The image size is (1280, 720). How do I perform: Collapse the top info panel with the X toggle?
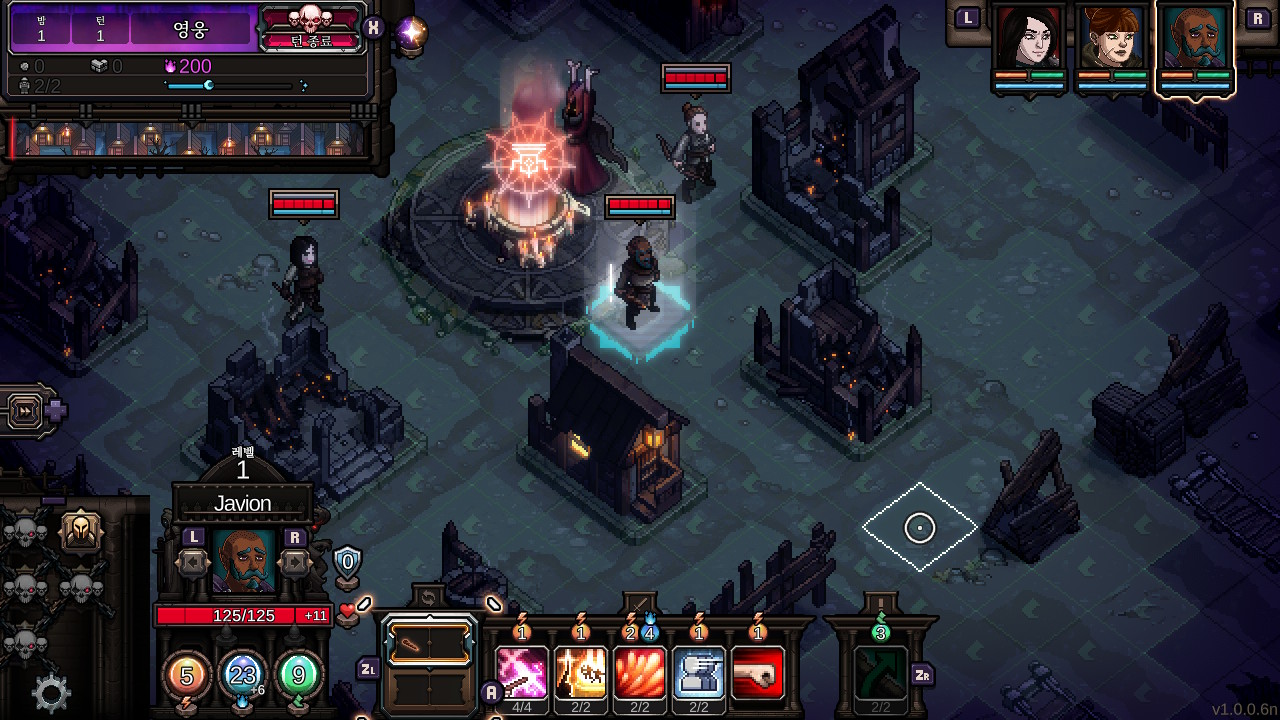tap(375, 28)
